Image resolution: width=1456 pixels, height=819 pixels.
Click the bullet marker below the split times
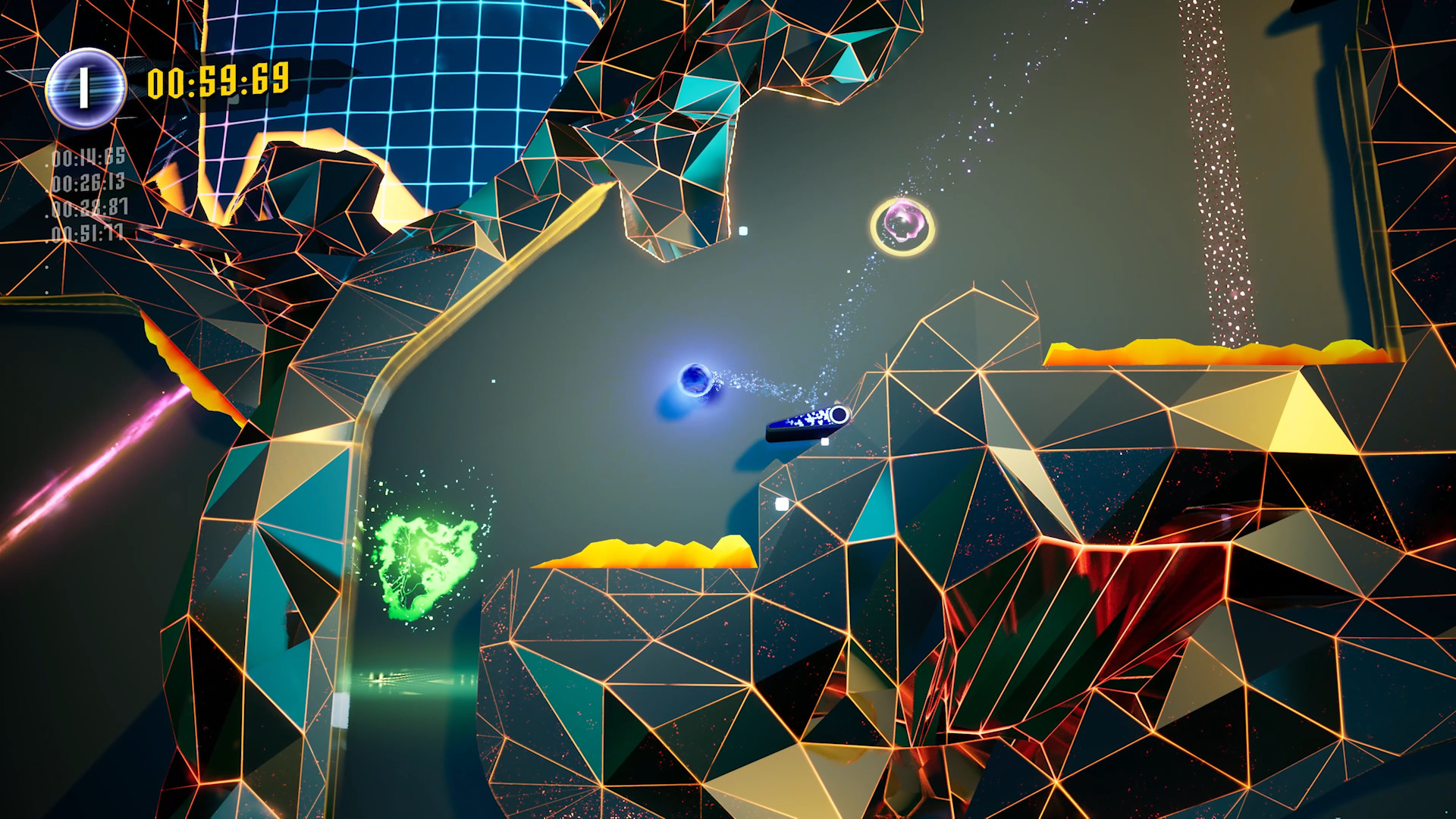pyautogui.click(x=47, y=267)
